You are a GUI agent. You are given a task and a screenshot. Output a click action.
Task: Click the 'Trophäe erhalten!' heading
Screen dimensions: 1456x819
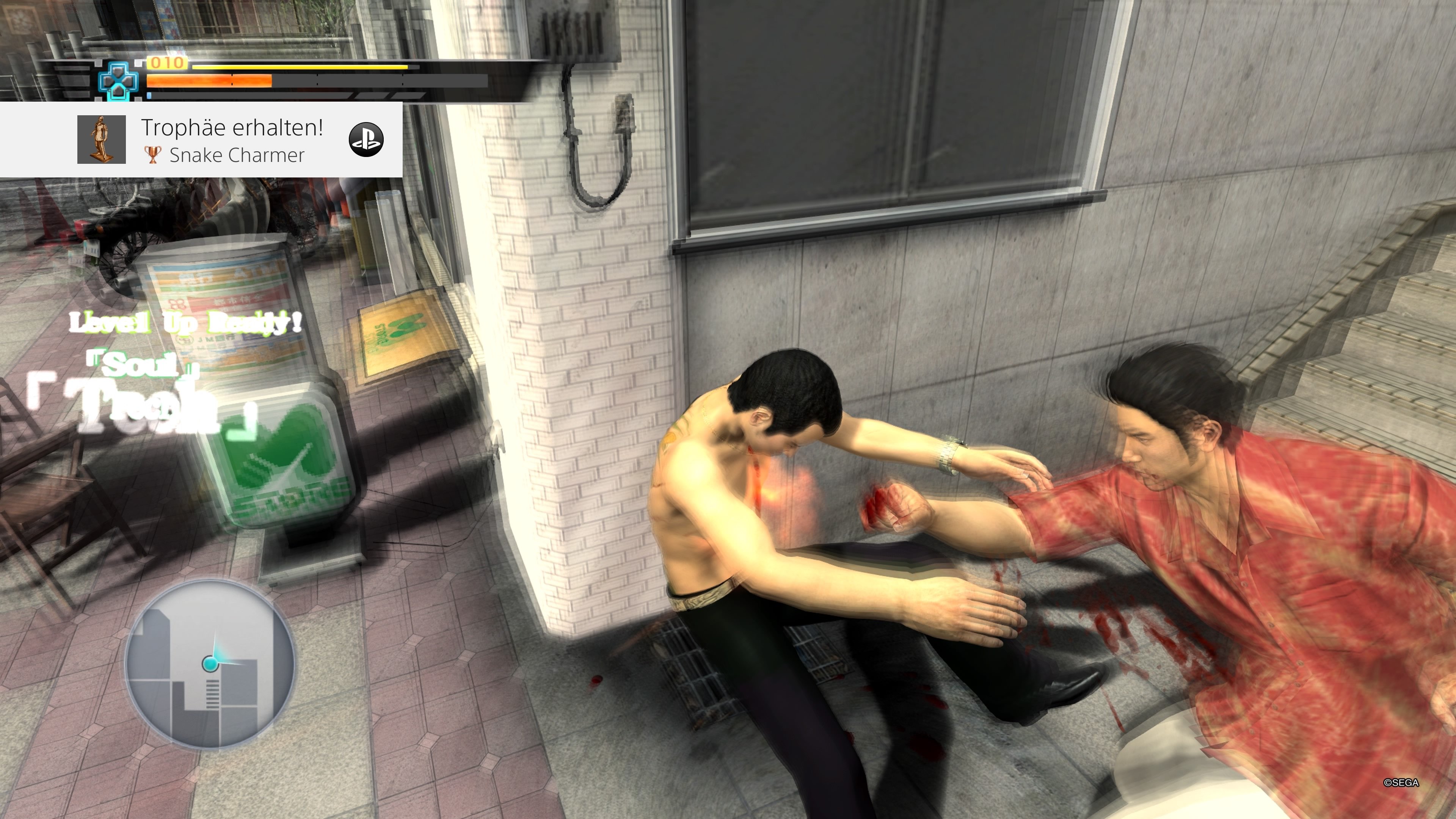232,129
